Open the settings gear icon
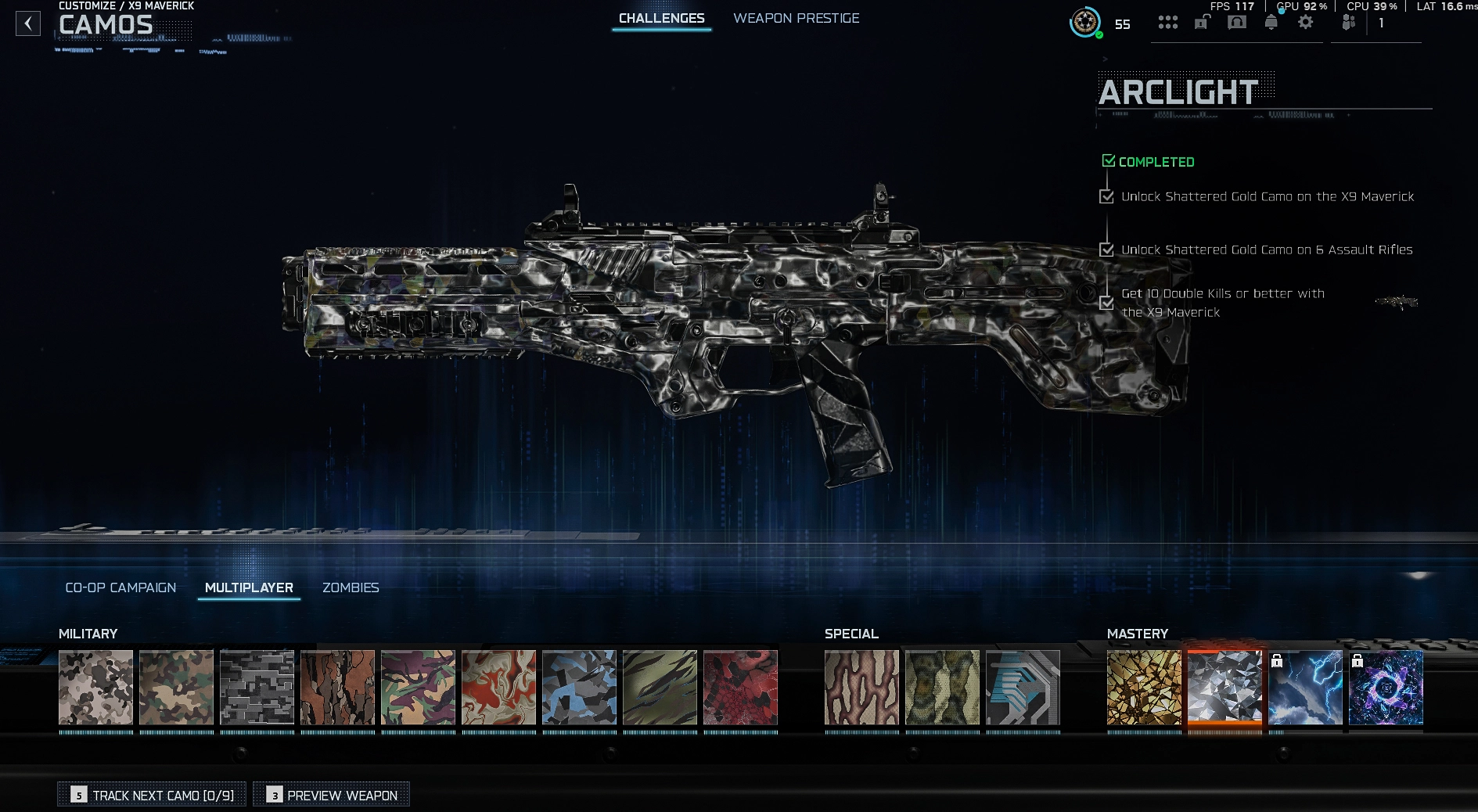 pyautogui.click(x=1305, y=23)
